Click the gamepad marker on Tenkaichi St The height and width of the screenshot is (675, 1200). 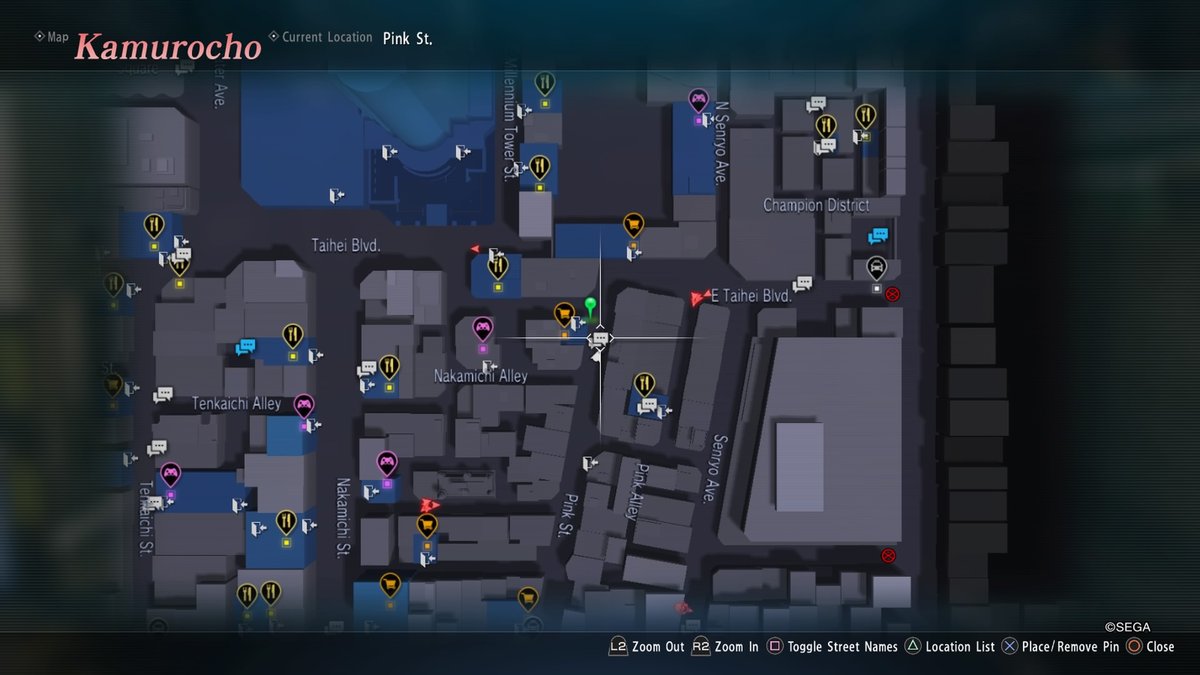point(170,473)
